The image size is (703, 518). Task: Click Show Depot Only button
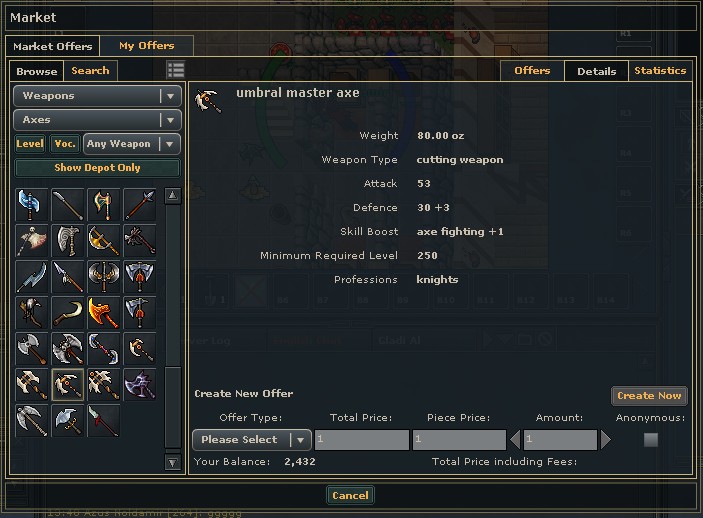[x=97, y=168]
